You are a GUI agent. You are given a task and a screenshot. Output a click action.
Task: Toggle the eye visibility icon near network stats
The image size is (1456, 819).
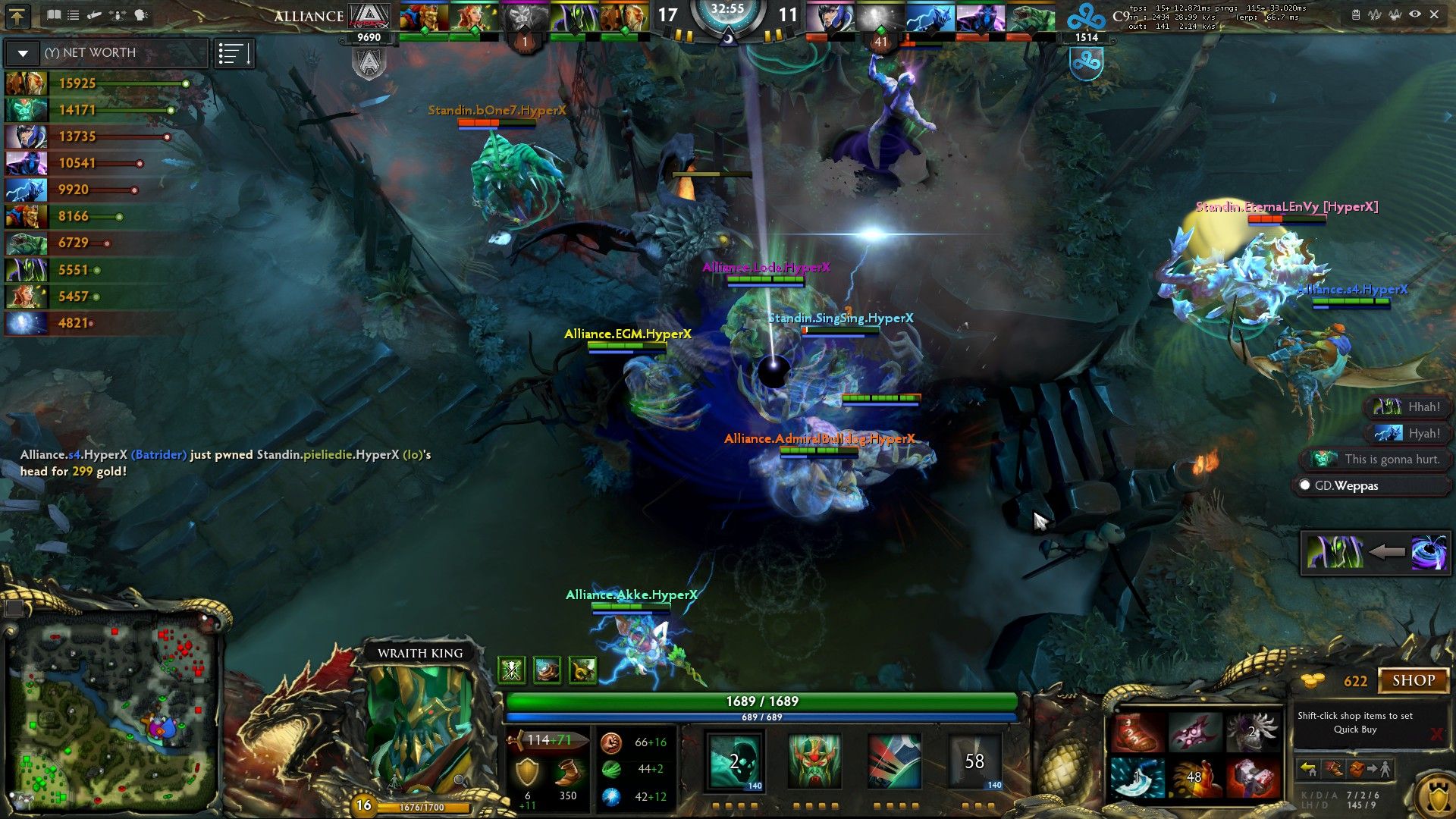click(x=1415, y=14)
